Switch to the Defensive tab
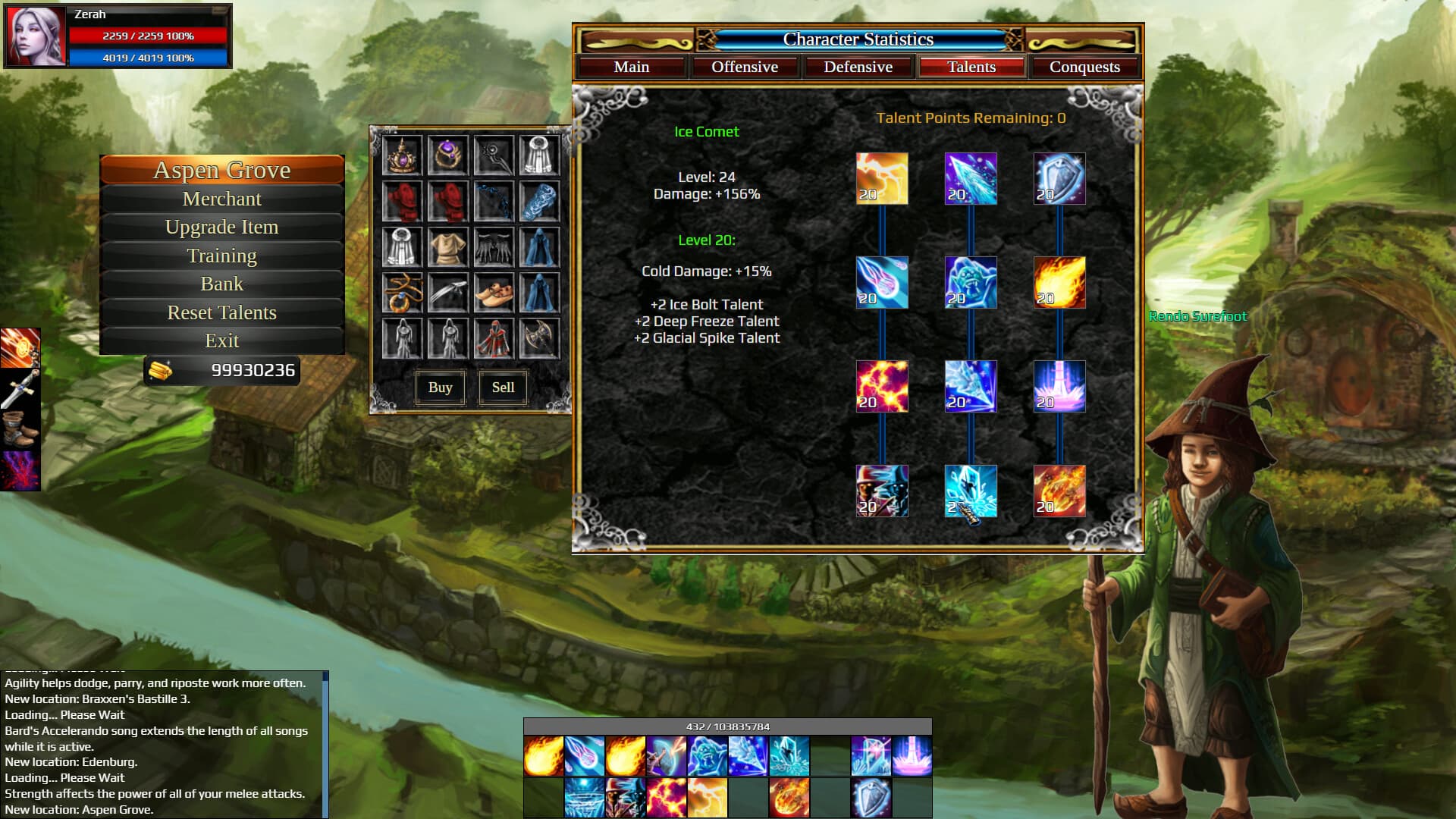The image size is (1456, 819). [858, 67]
